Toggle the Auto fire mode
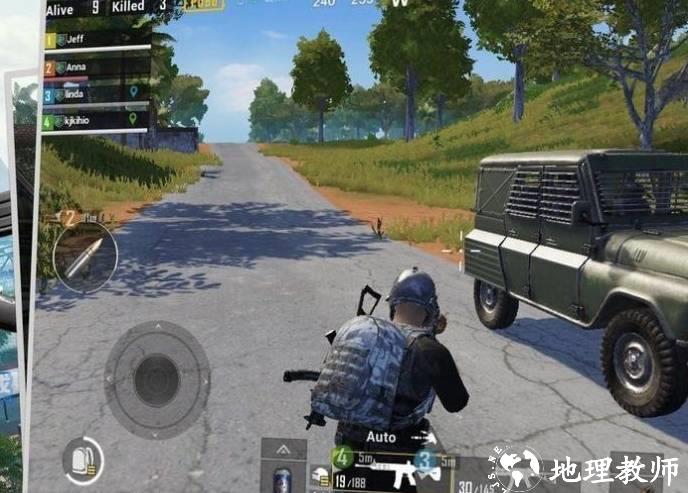 pos(385,437)
